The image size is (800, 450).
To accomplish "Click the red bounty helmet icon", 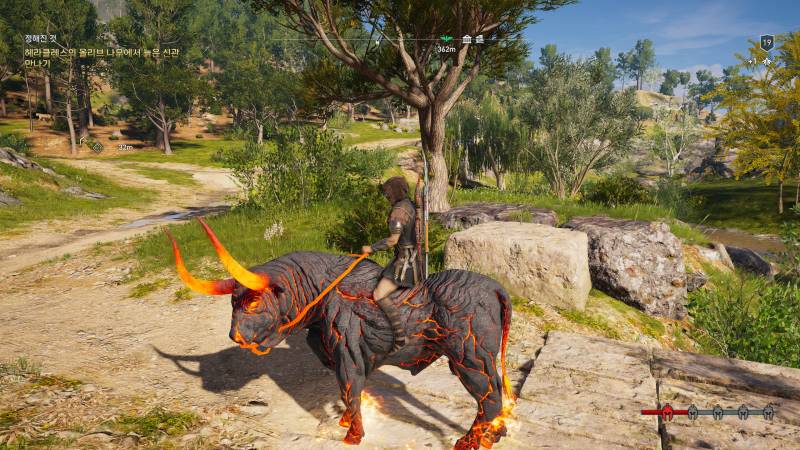I will (666, 411).
